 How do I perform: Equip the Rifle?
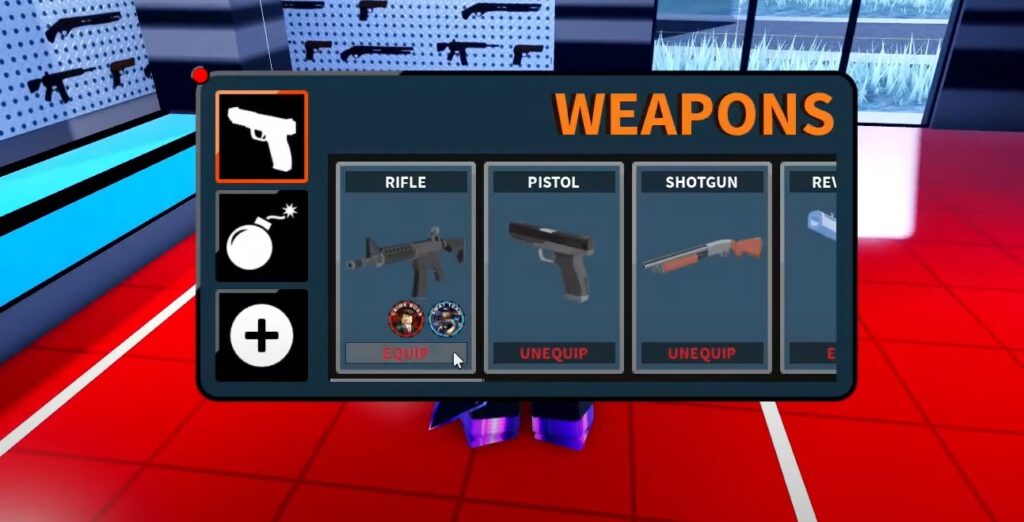point(405,353)
